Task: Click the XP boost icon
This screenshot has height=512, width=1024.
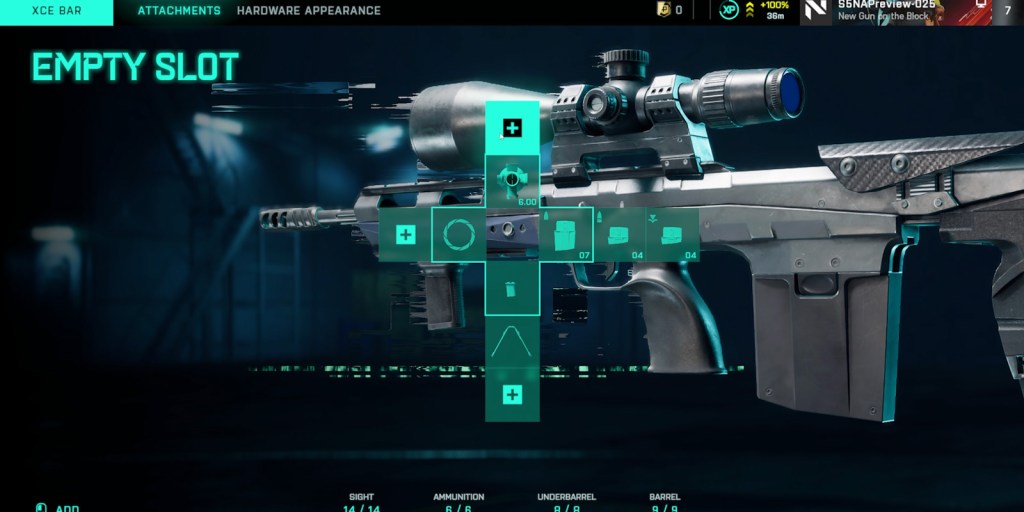Action: point(729,11)
